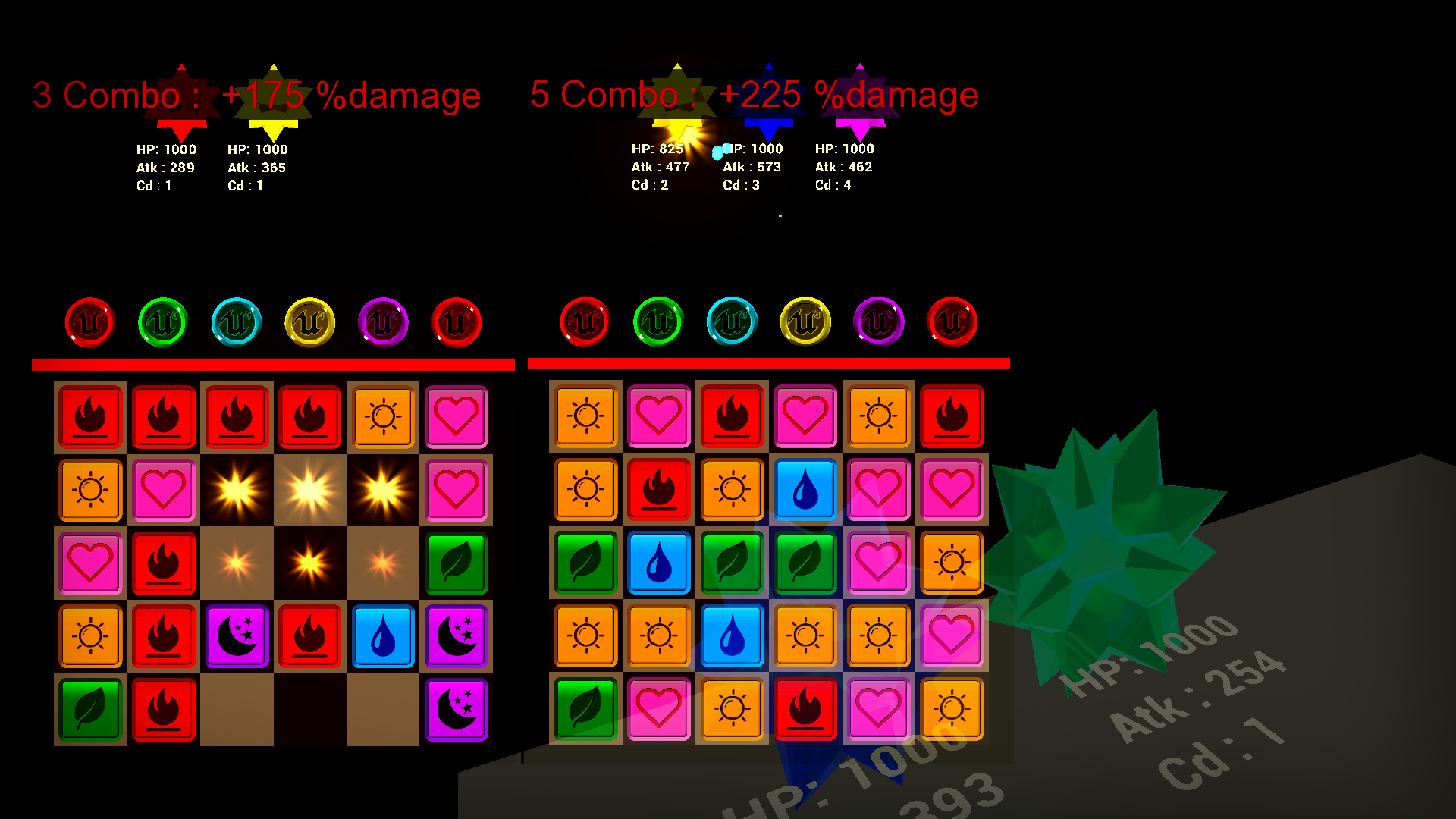Activate the cyan orb above the left board

(x=237, y=322)
